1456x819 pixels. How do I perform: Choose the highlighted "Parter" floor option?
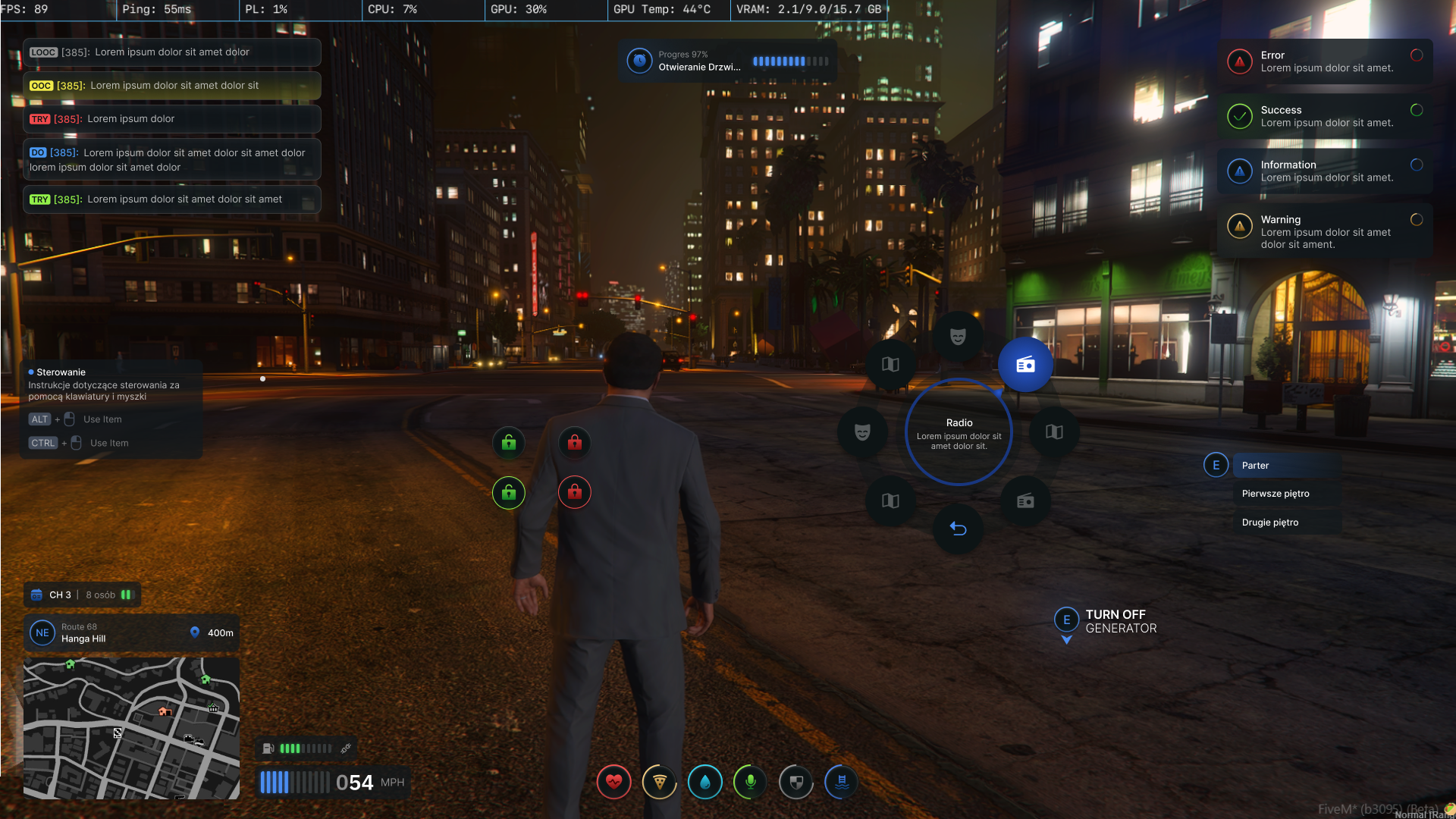[x=1255, y=465]
